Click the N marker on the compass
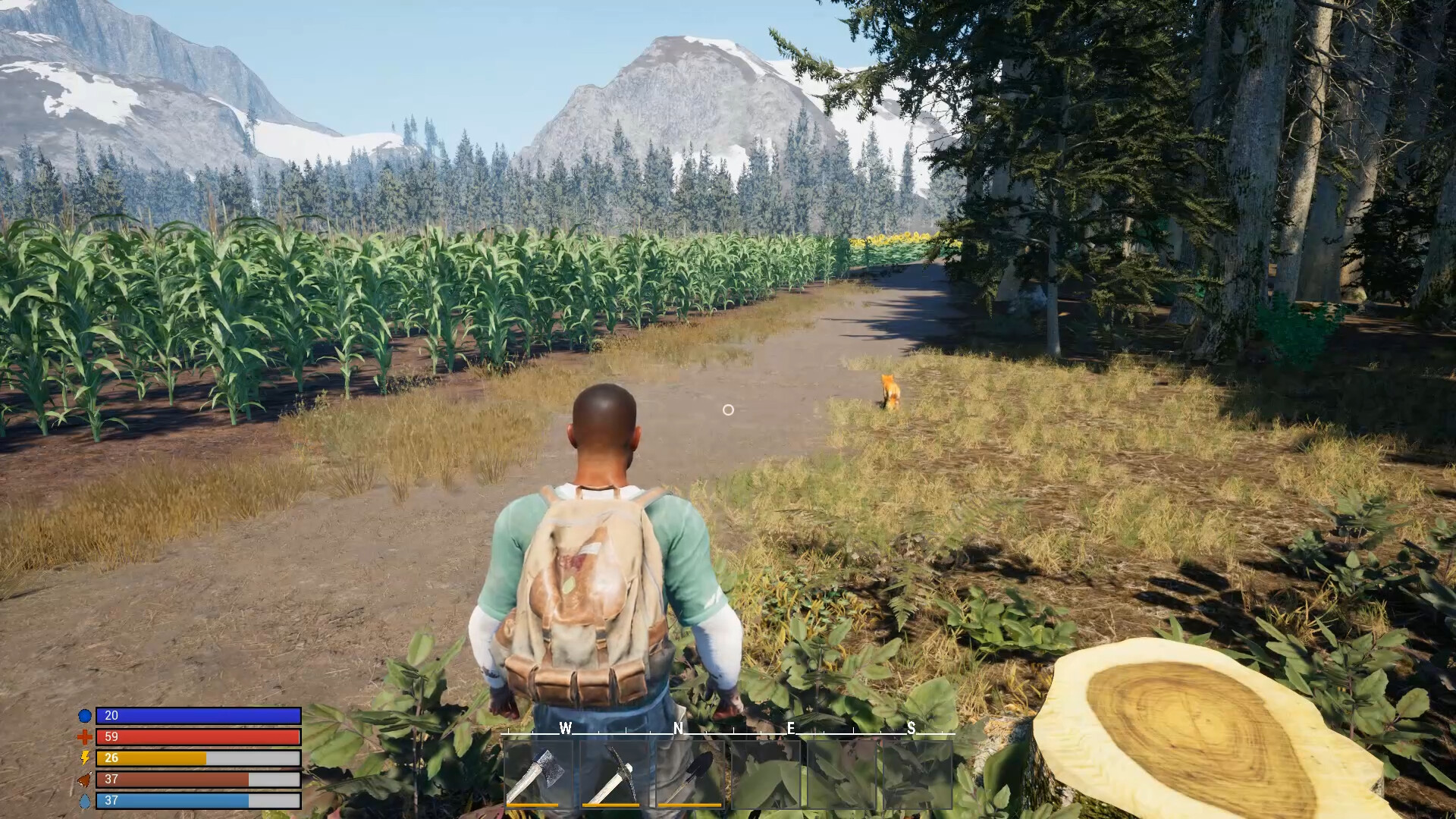This screenshot has width=1456, height=819. (x=677, y=729)
